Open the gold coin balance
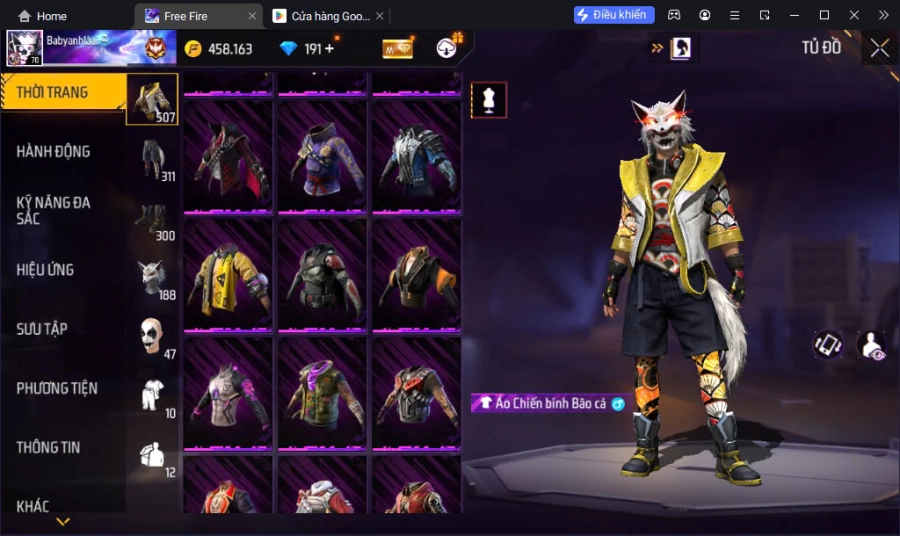The width and height of the screenshot is (900, 536). coord(219,48)
